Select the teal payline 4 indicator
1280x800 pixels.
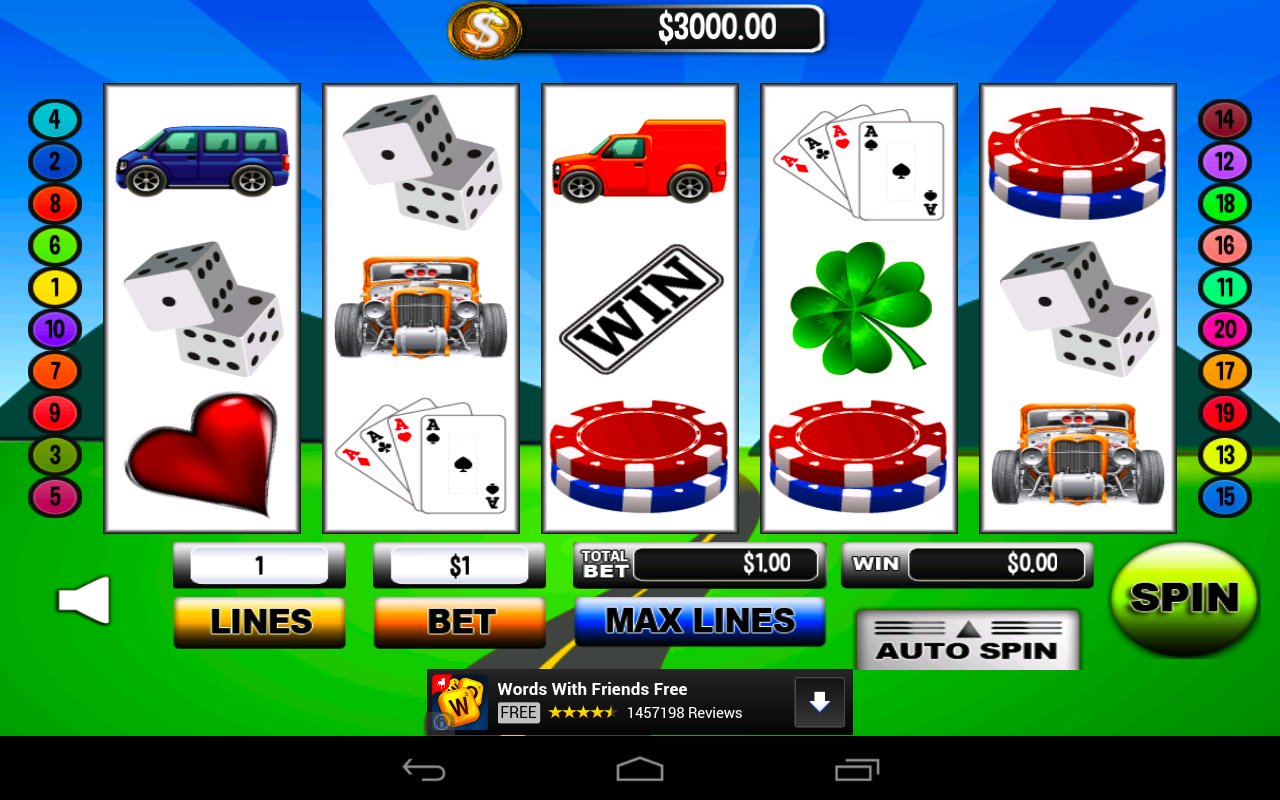point(55,120)
